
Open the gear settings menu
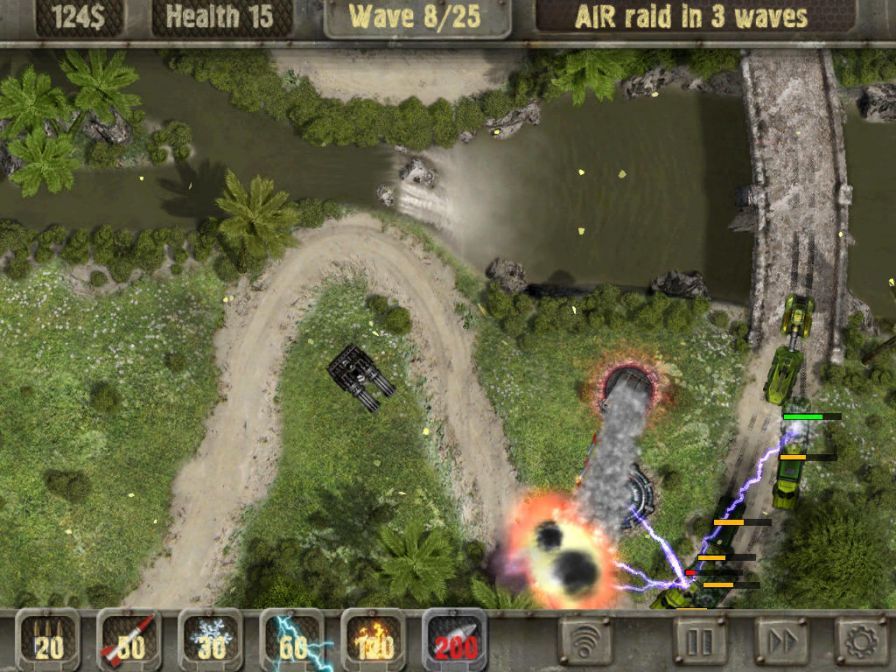860,640
